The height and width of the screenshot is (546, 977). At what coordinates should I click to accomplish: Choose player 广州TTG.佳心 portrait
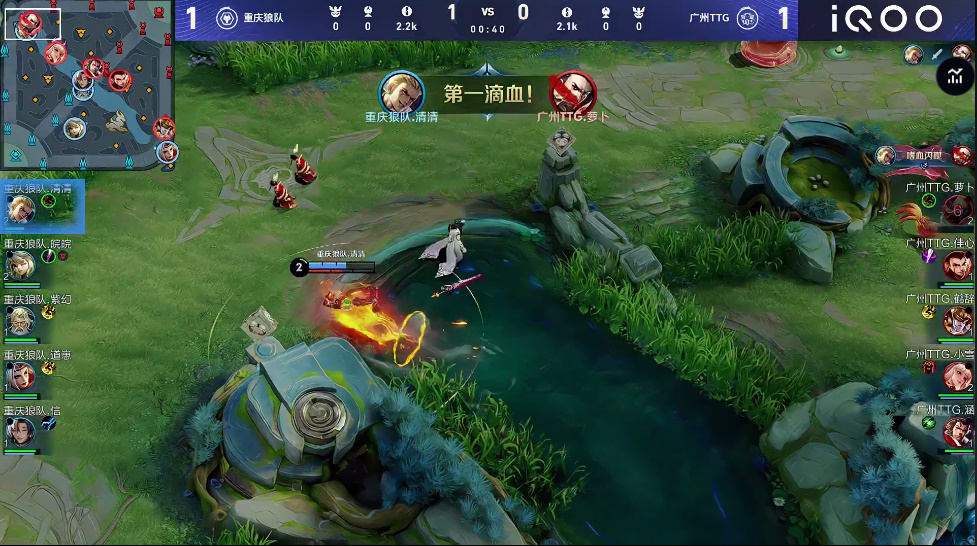pos(958,266)
